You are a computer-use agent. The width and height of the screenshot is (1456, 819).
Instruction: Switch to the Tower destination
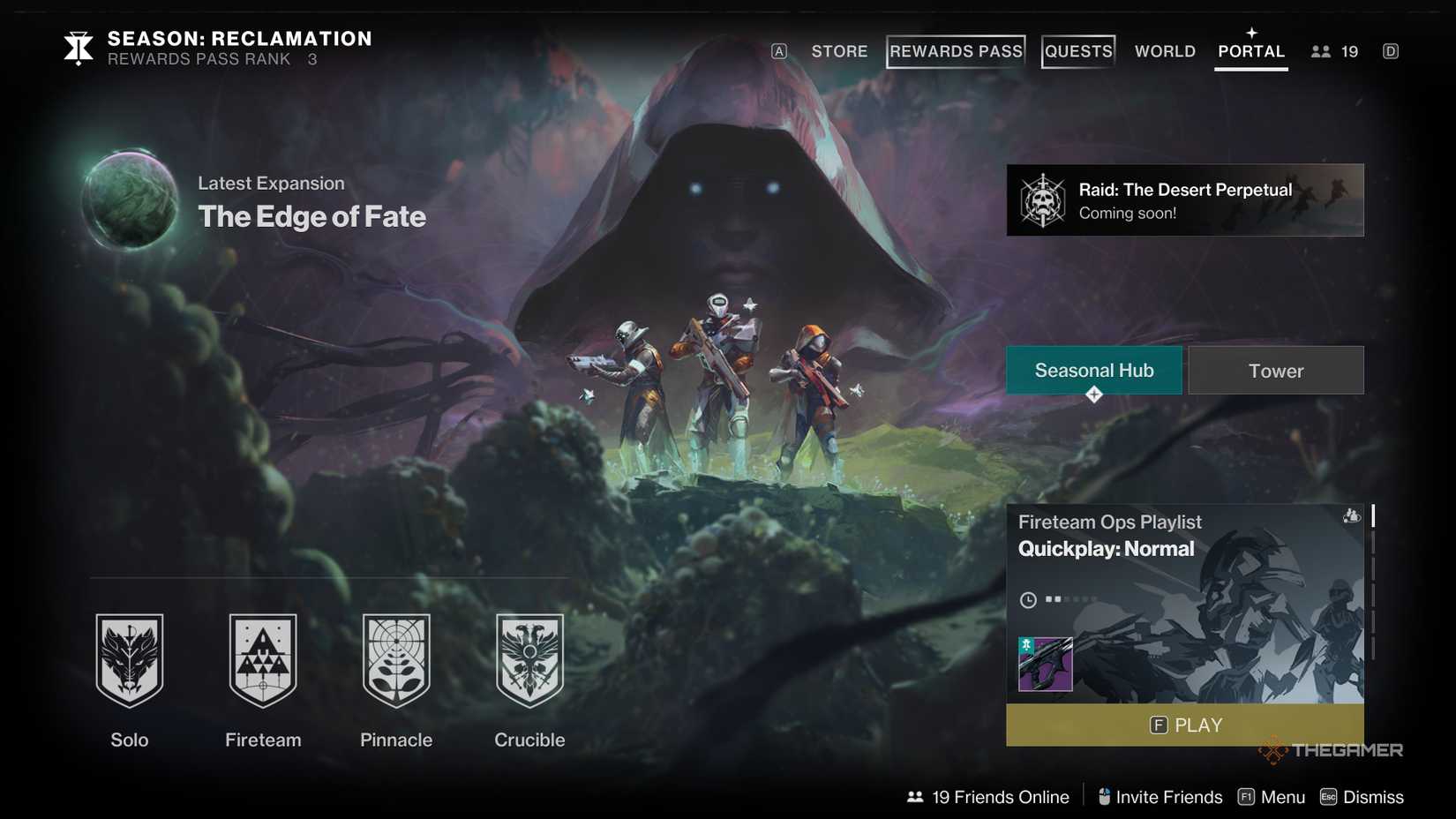(x=1276, y=370)
